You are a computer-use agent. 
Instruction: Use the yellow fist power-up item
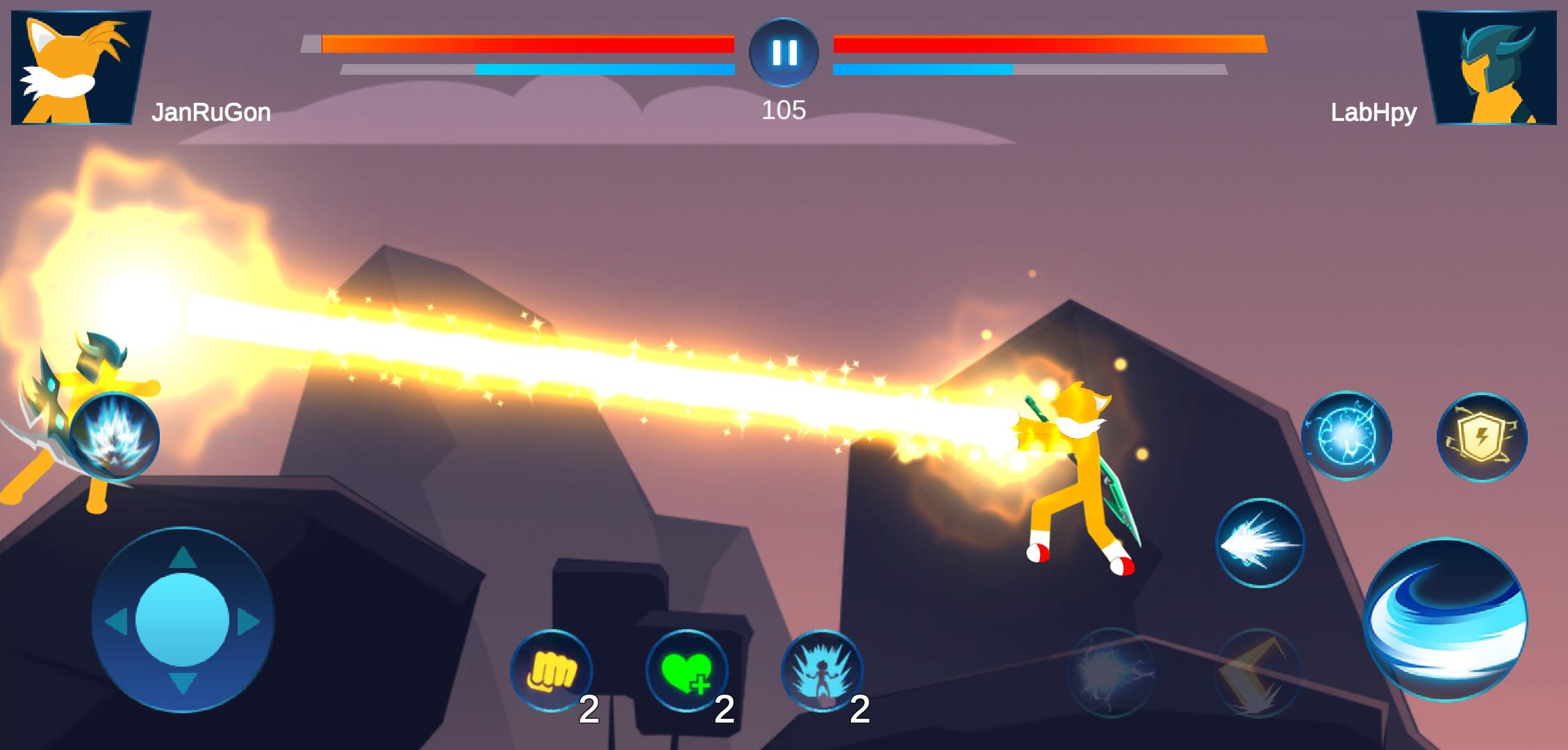tap(551, 670)
